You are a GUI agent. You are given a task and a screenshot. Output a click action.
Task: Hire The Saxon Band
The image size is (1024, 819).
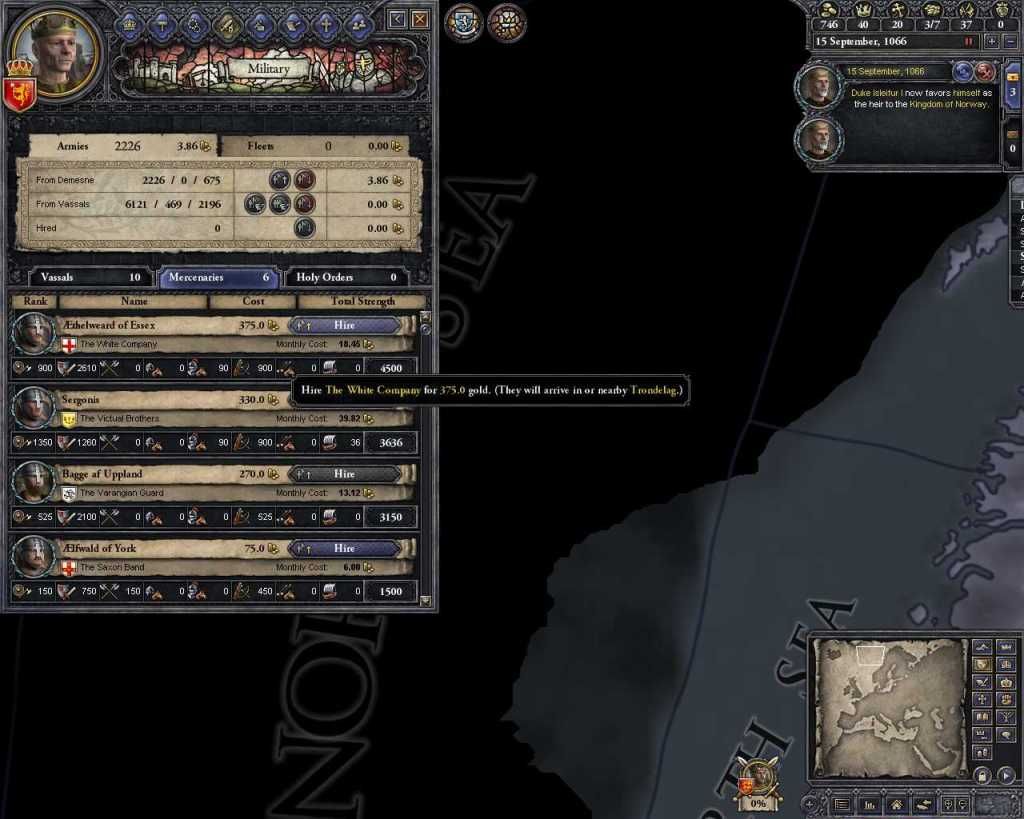(344, 548)
